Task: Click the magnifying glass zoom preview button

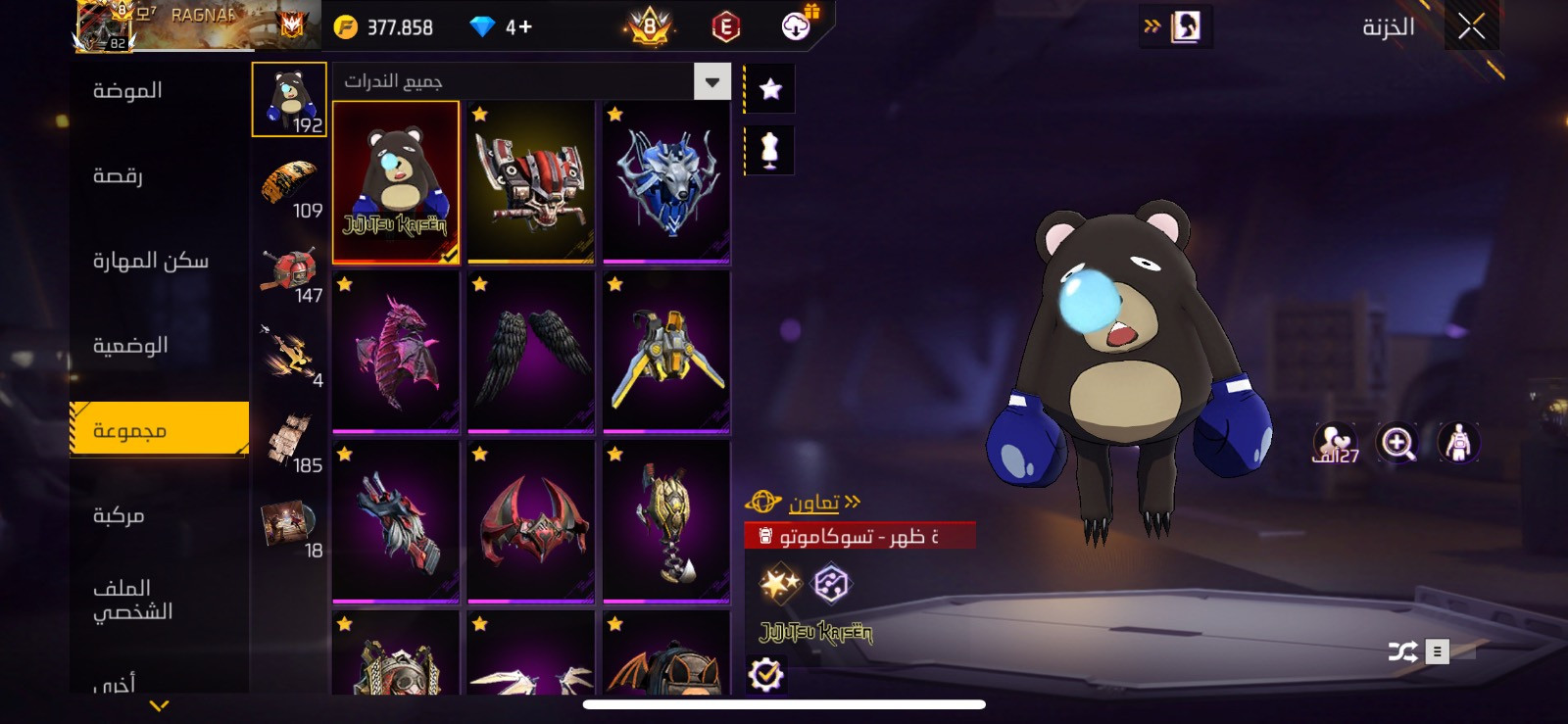Action: tap(1396, 443)
